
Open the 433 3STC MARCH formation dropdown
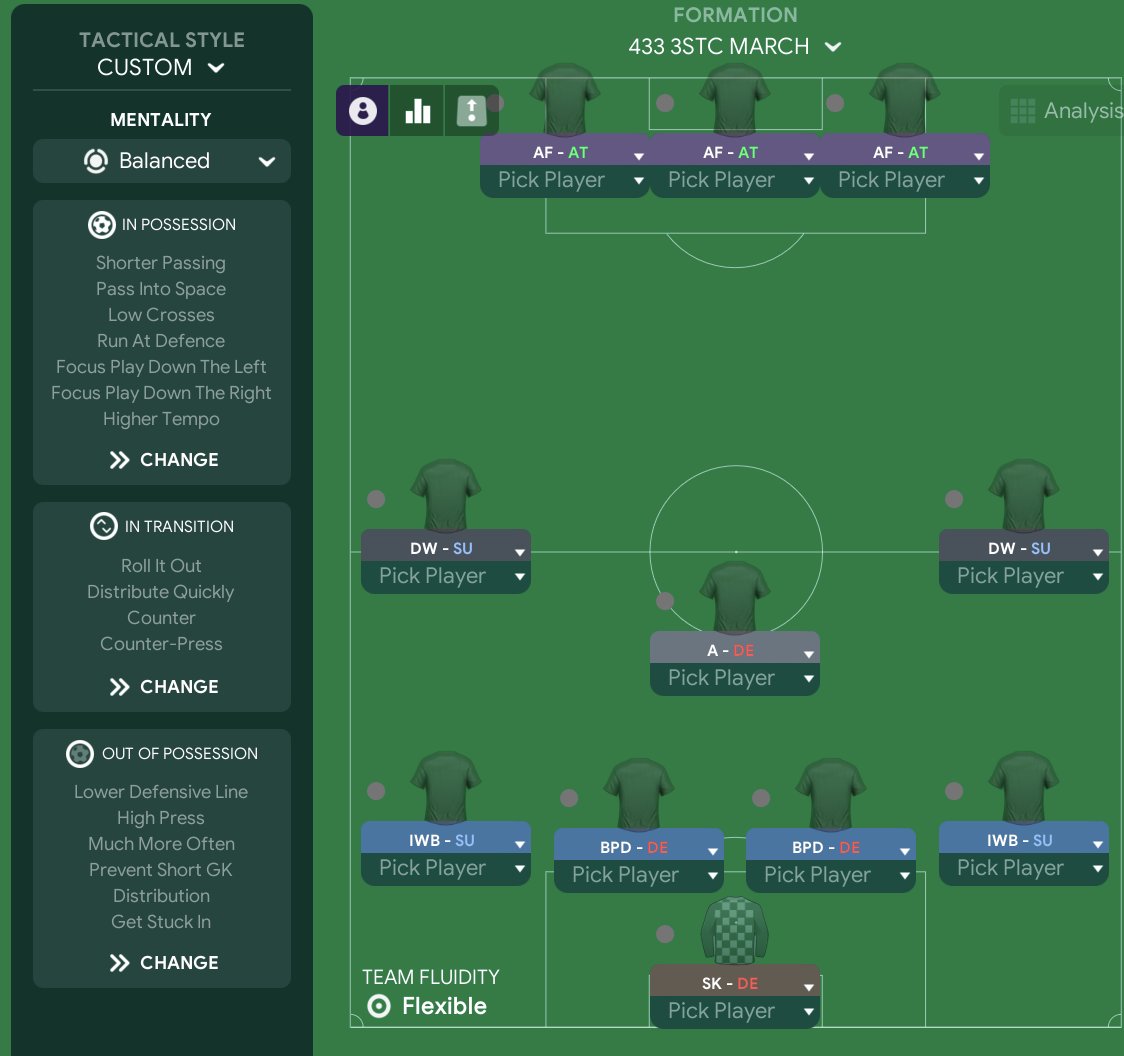pos(734,47)
